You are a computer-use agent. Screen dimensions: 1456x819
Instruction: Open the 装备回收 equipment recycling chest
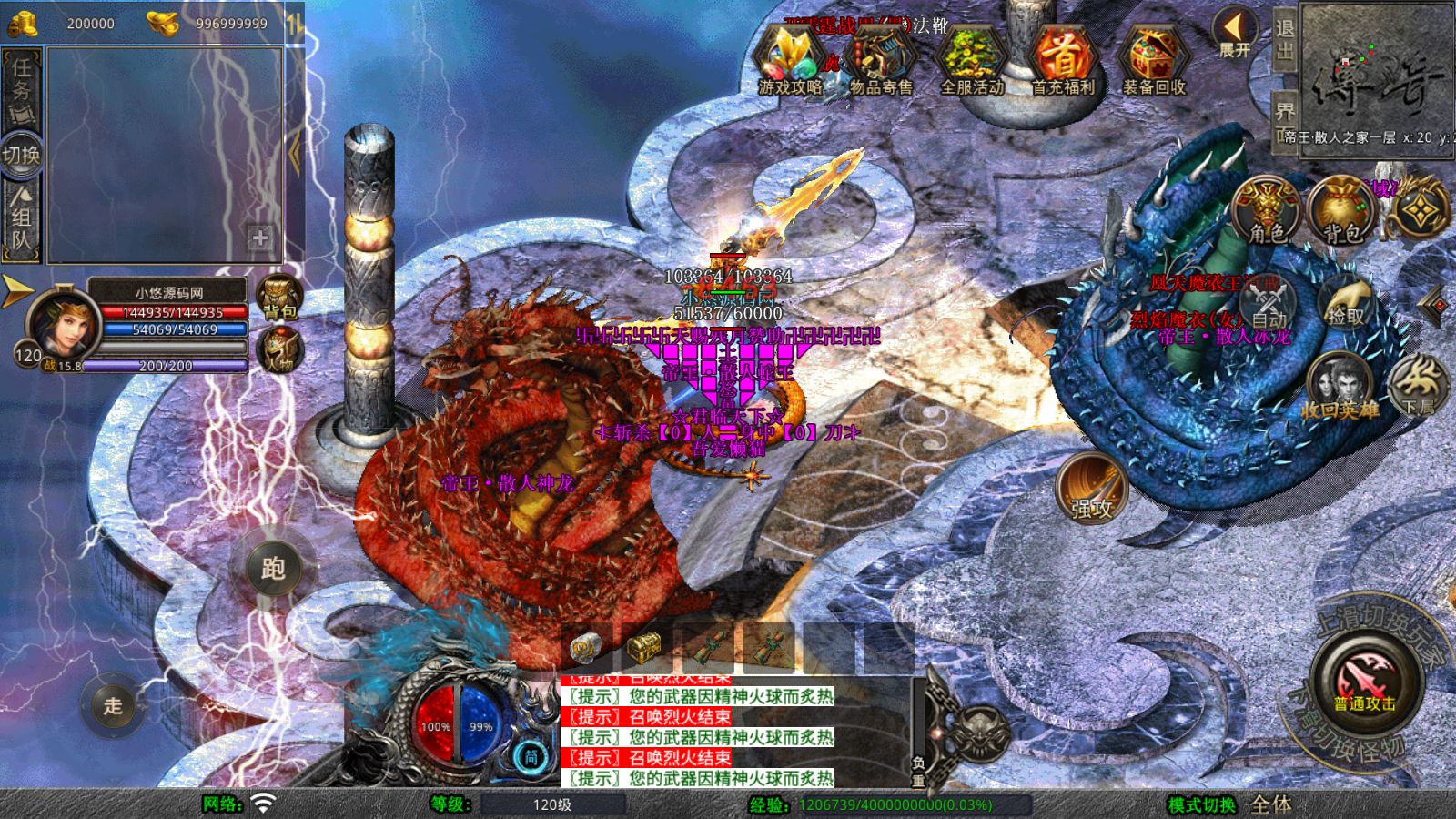tap(1153, 60)
